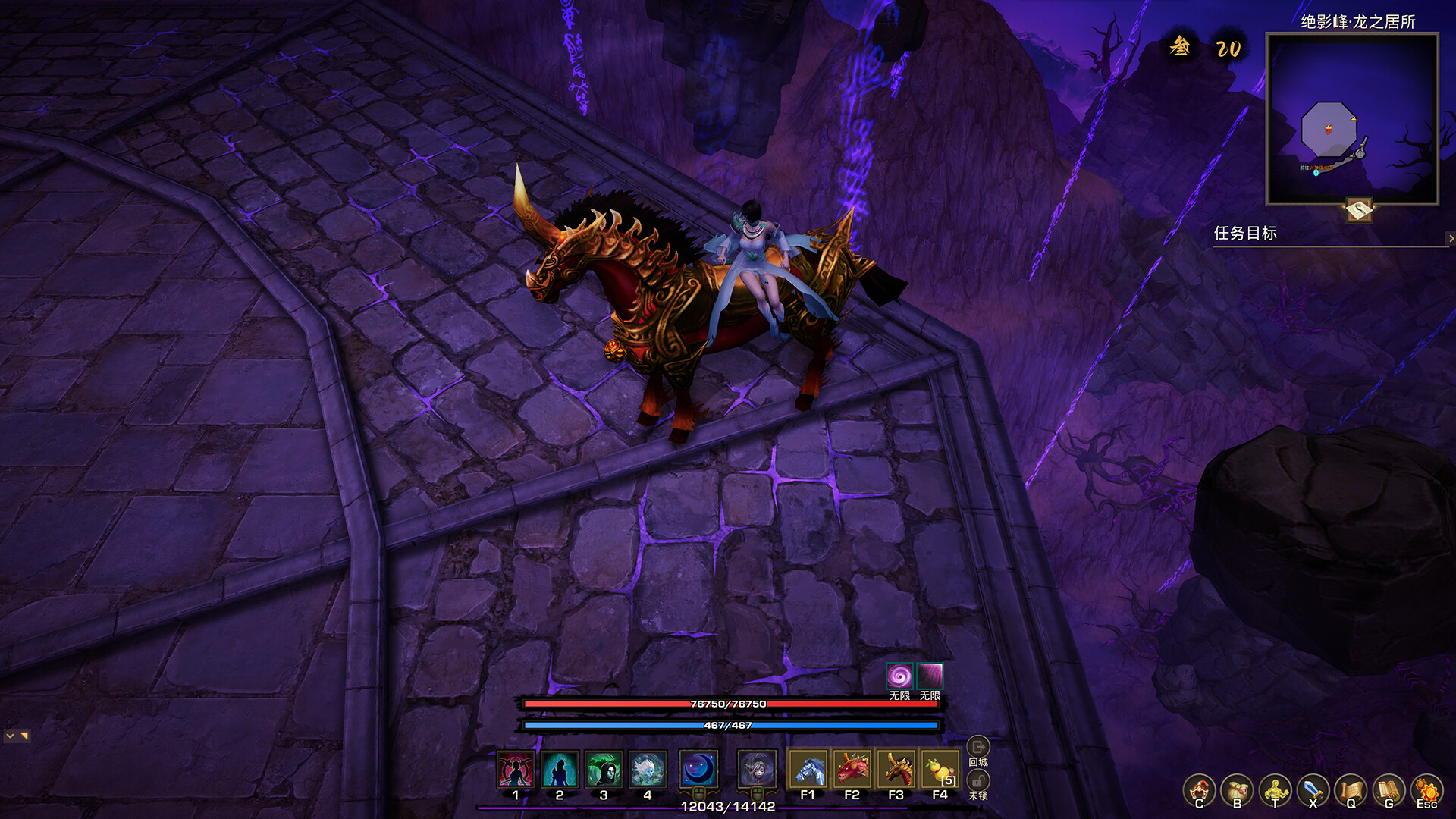Open the character panel helmet icon (C)
The height and width of the screenshot is (819, 1456).
[1200, 789]
